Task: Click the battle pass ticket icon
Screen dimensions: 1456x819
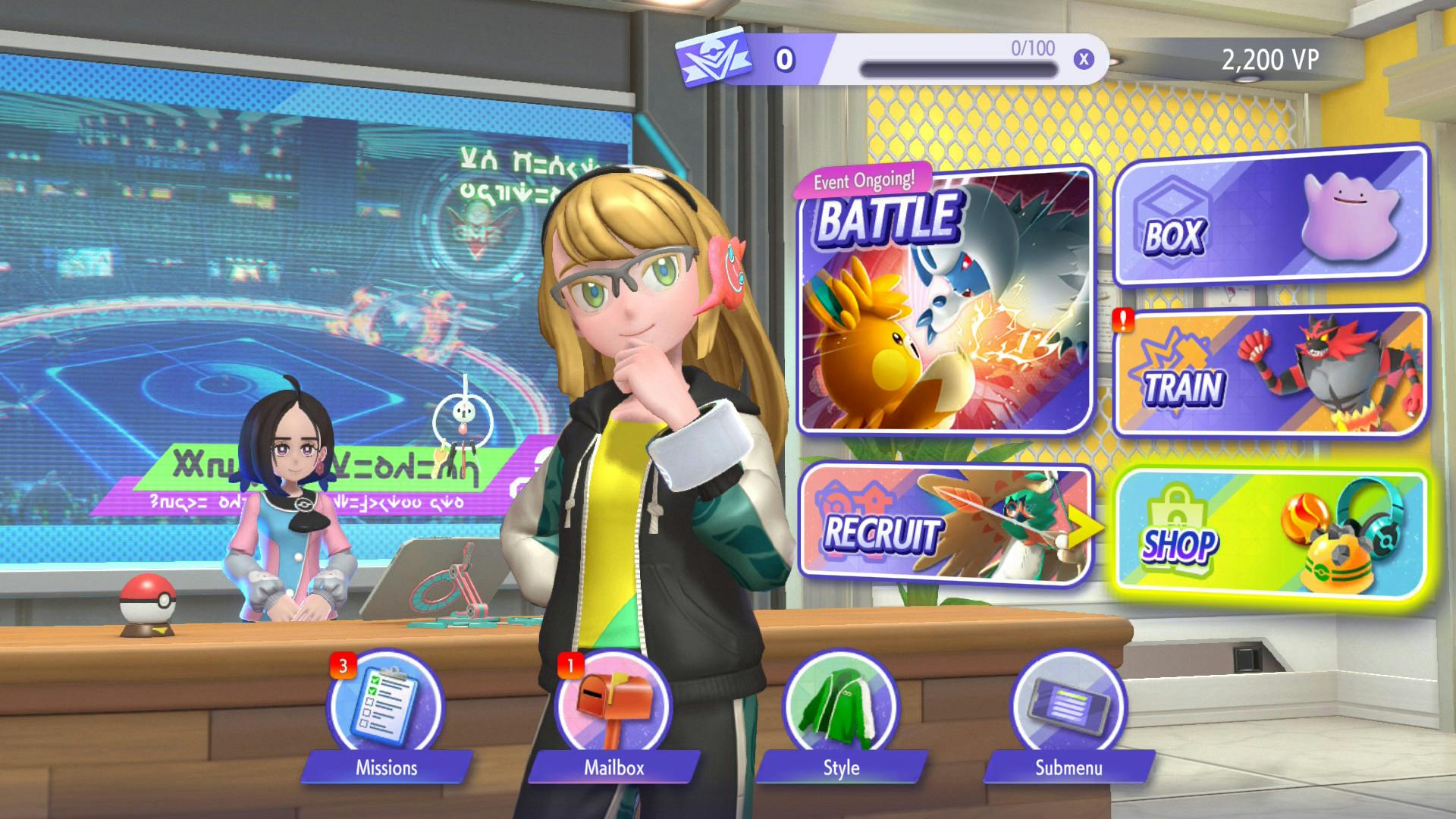Action: click(714, 58)
